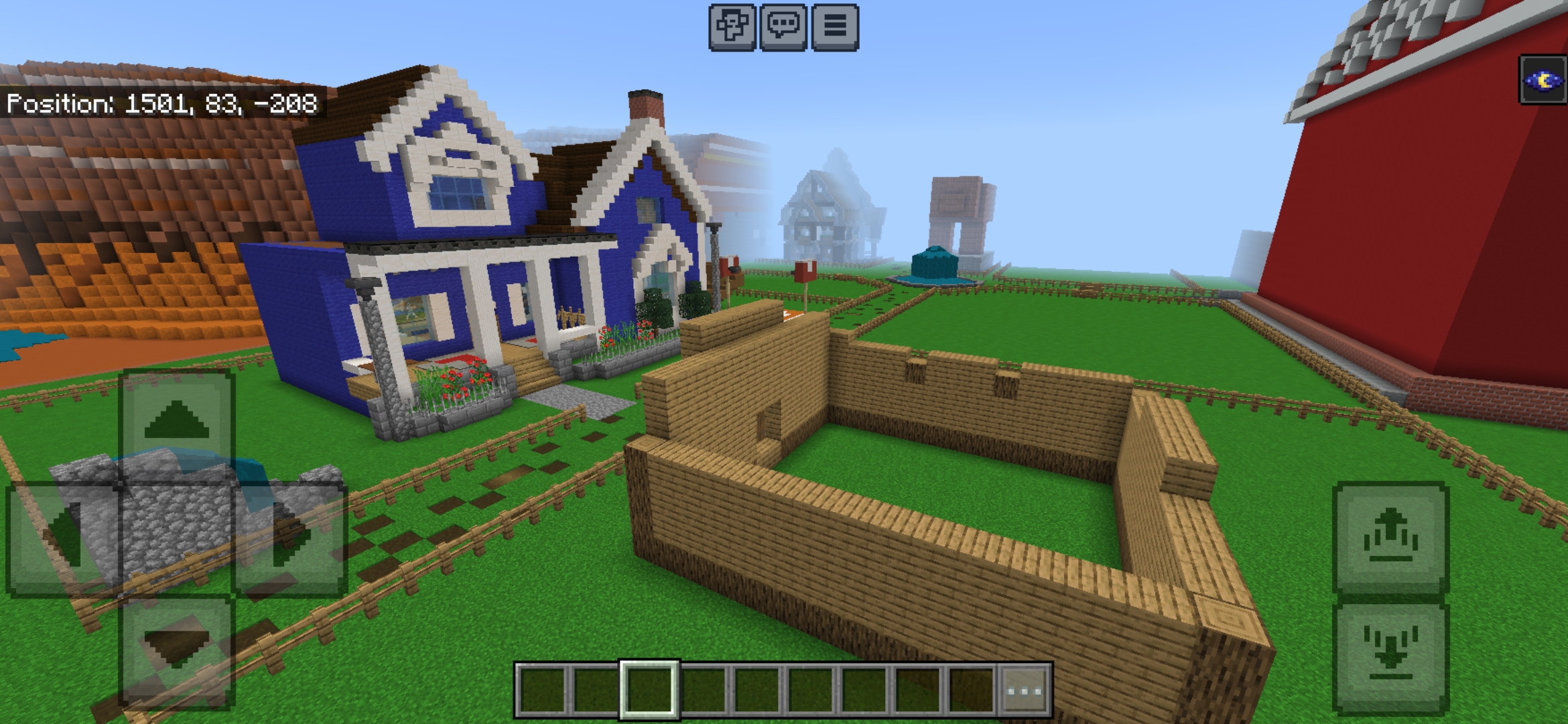Tap the highlighted second hotbar slot
The height and width of the screenshot is (724, 1568).
click(x=649, y=690)
